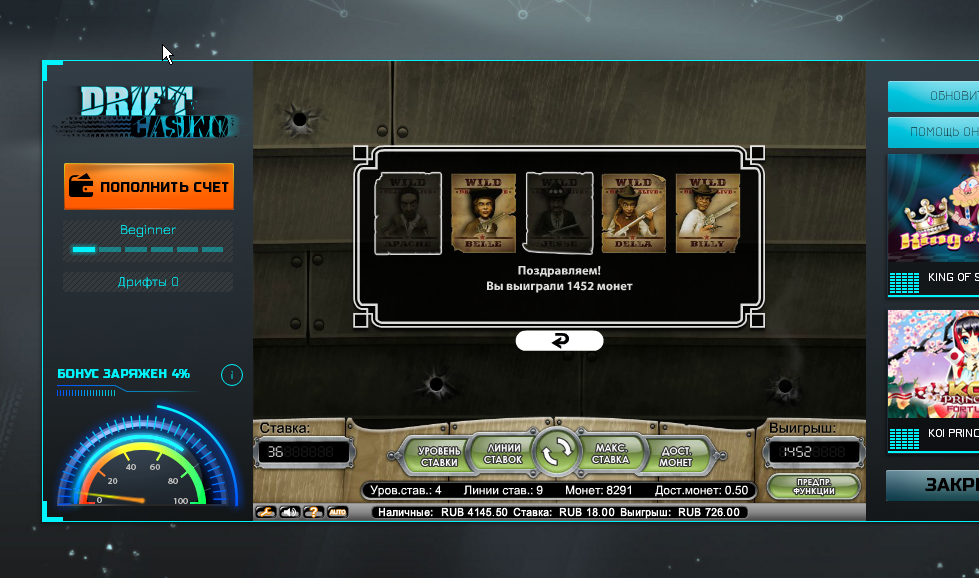Activate the AUTO autoplay button

tap(338, 512)
